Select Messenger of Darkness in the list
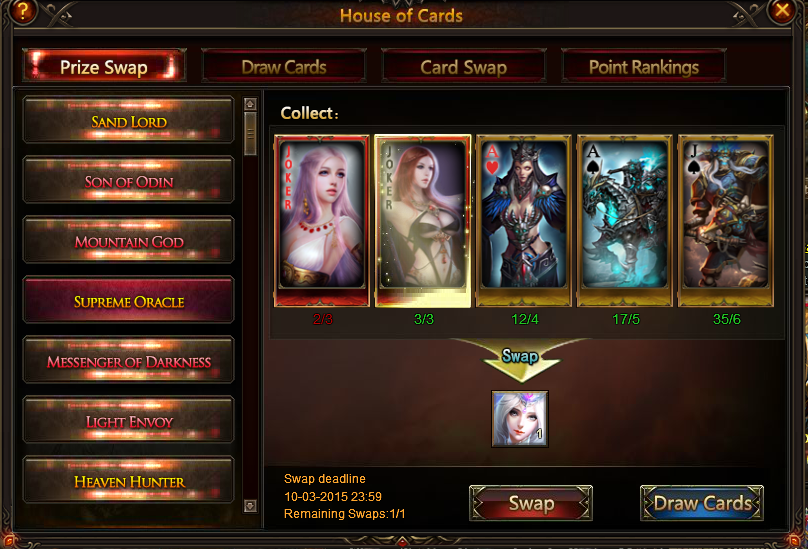 [x=128, y=361]
